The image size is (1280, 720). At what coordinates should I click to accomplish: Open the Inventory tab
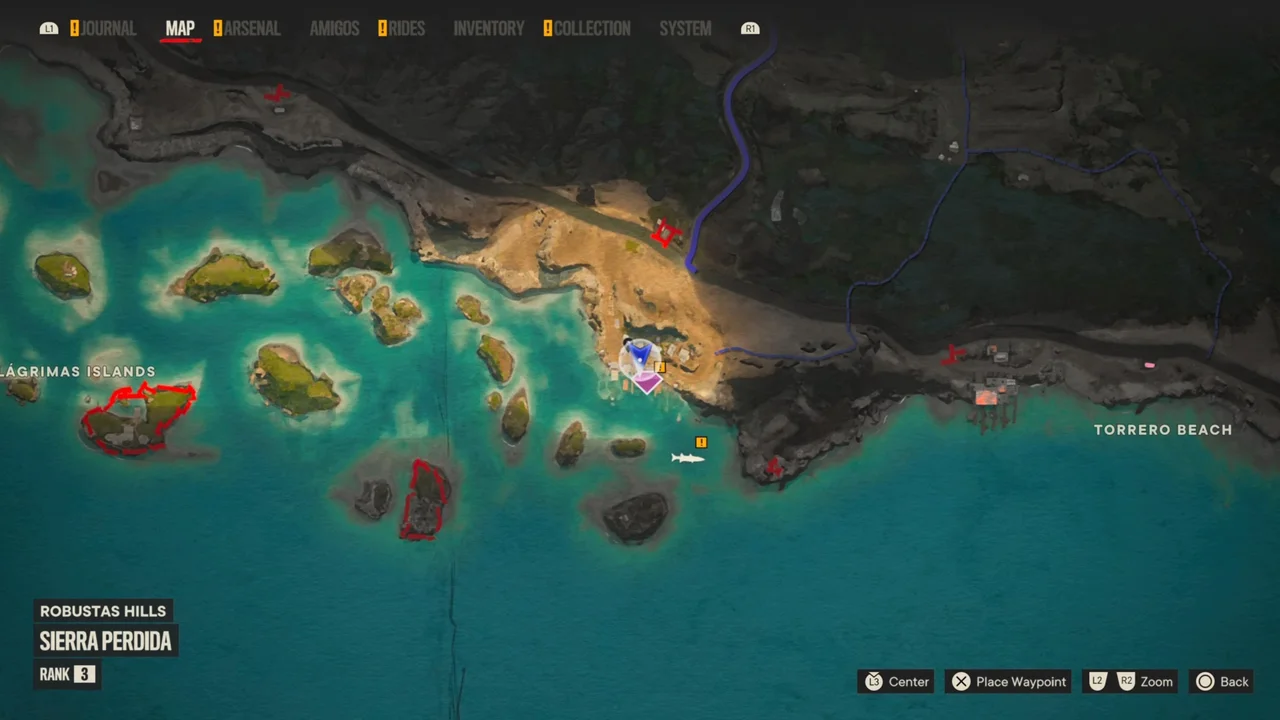(489, 28)
